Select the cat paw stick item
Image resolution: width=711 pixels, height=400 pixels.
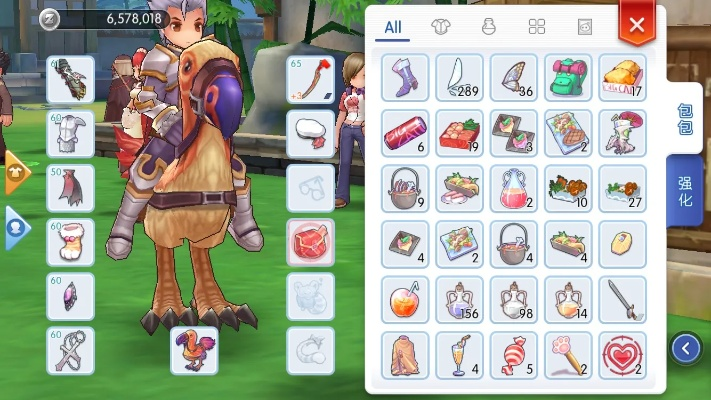568,355
